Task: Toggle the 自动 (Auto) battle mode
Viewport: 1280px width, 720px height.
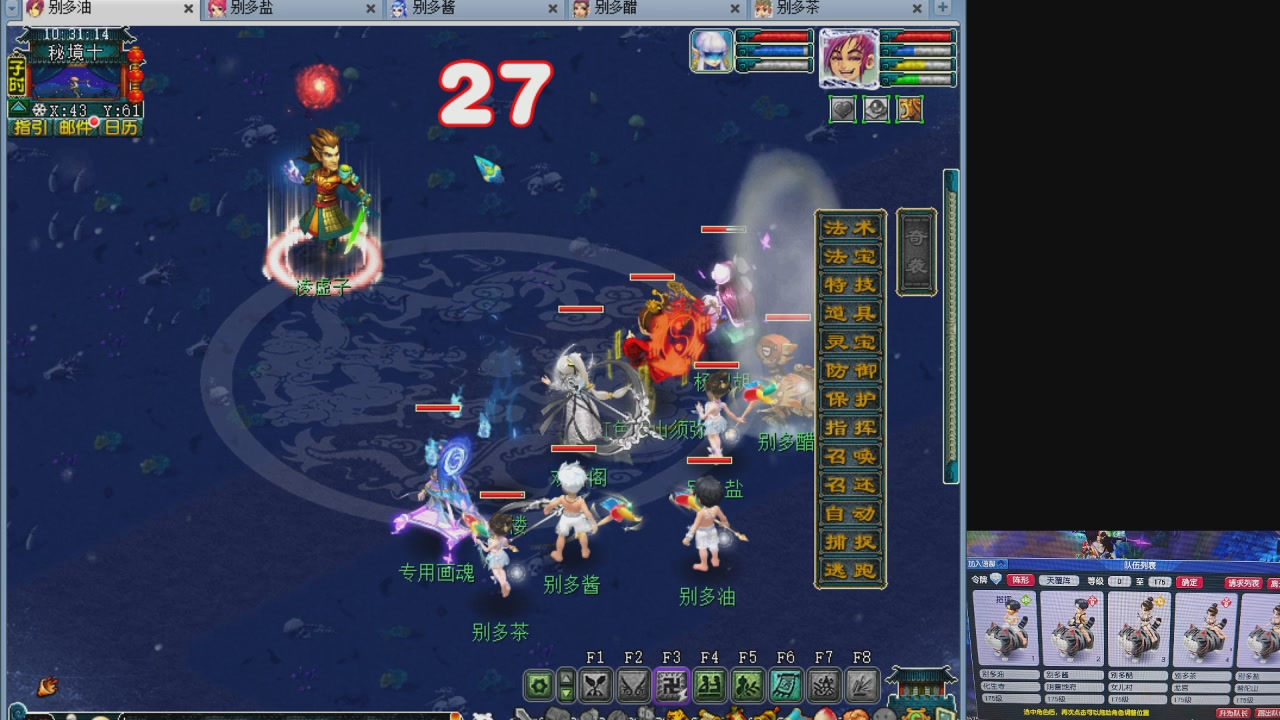Action: click(x=848, y=510)
